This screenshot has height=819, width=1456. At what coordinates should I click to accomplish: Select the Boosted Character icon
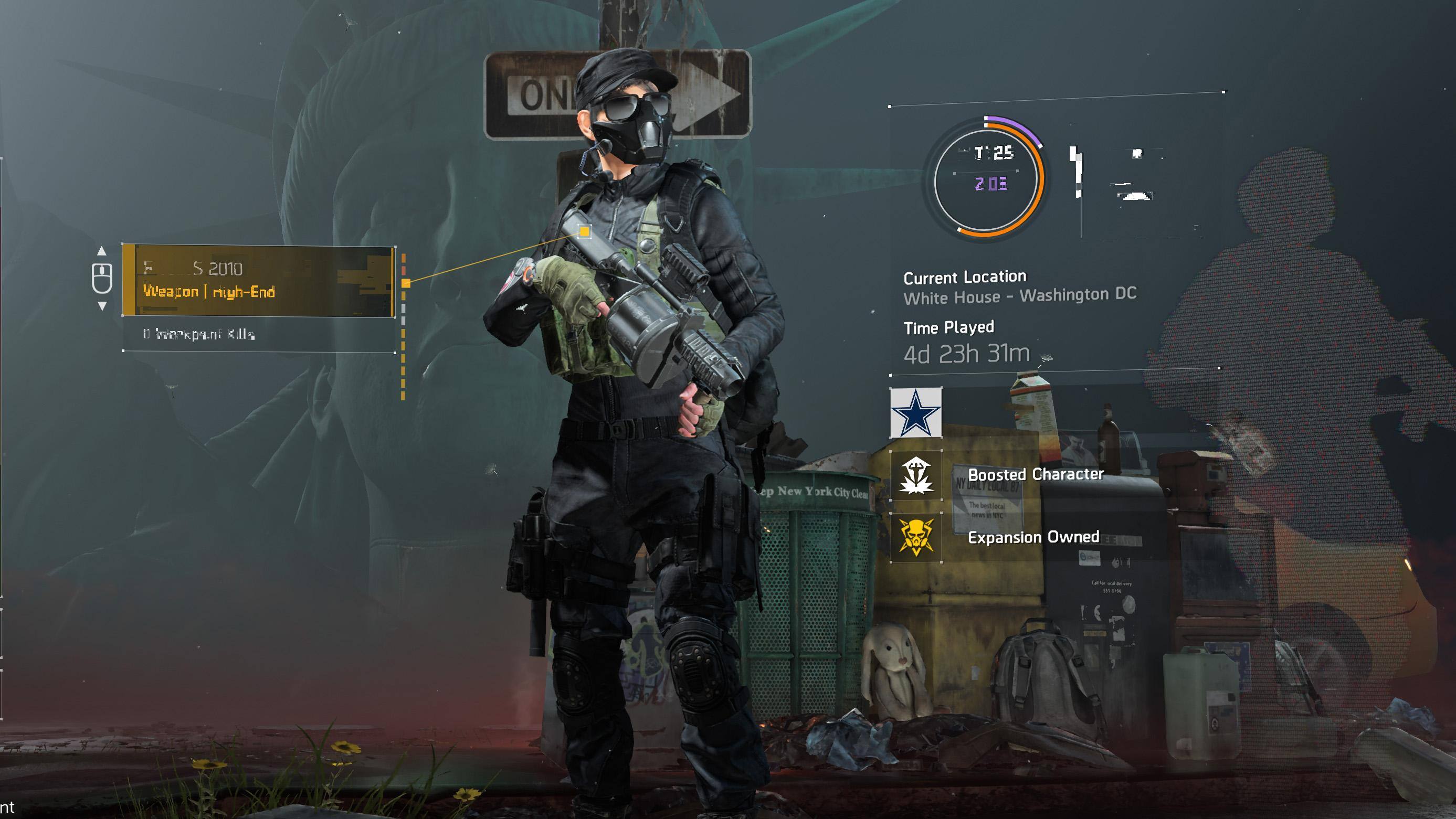[916, 475]
